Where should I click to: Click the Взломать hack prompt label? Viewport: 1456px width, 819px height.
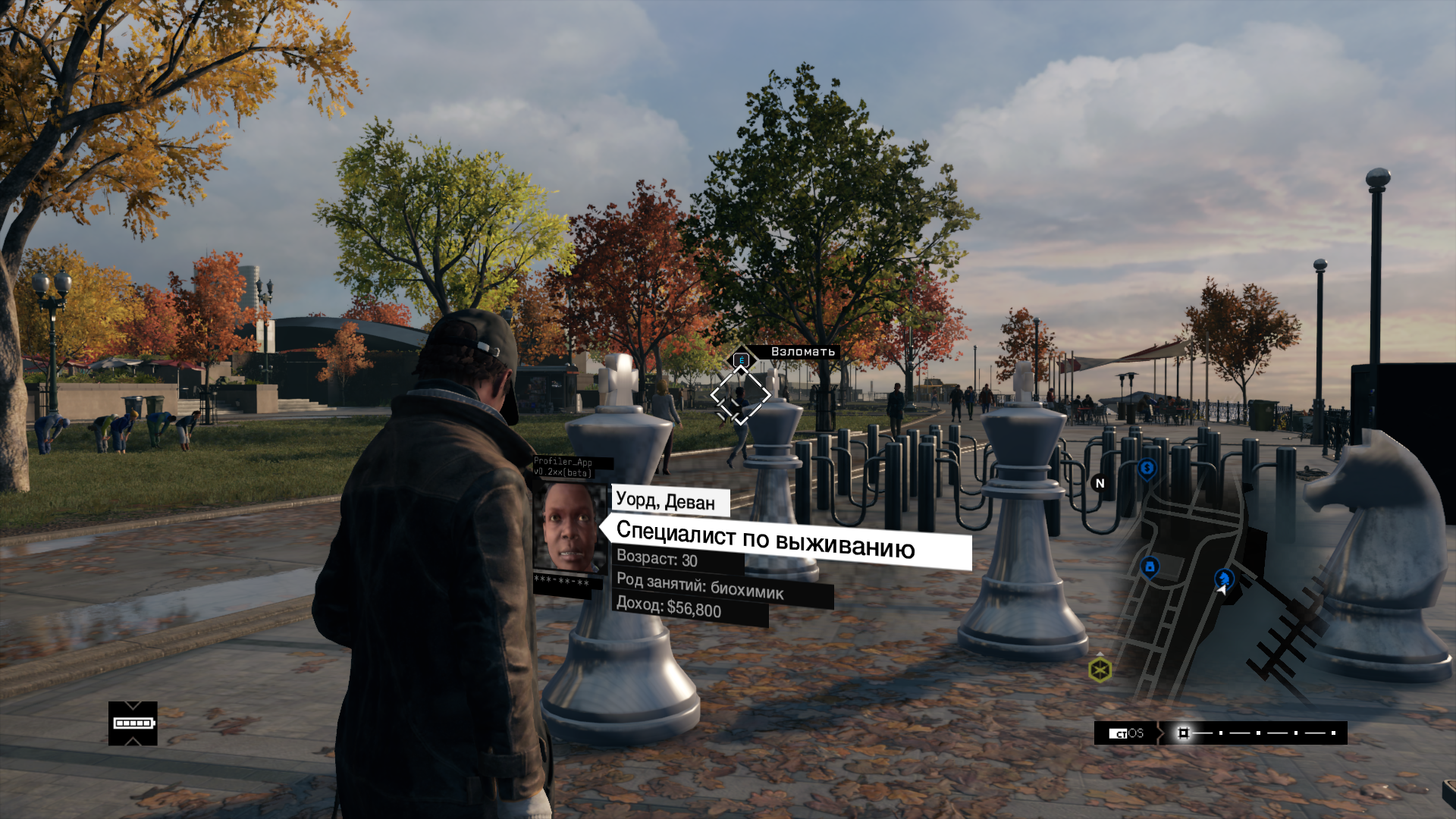tap(802, 352)
